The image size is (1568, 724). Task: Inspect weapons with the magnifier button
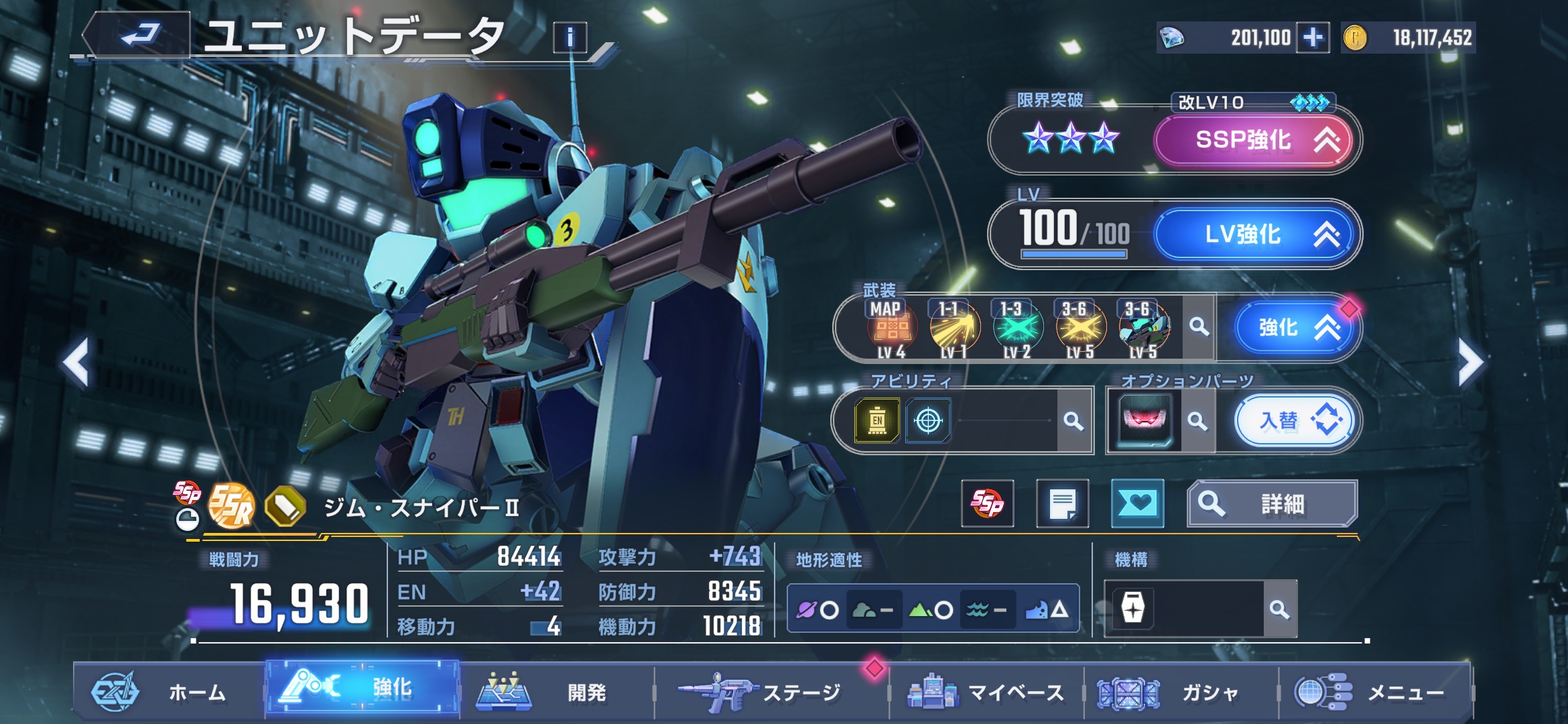[1199, 328]
